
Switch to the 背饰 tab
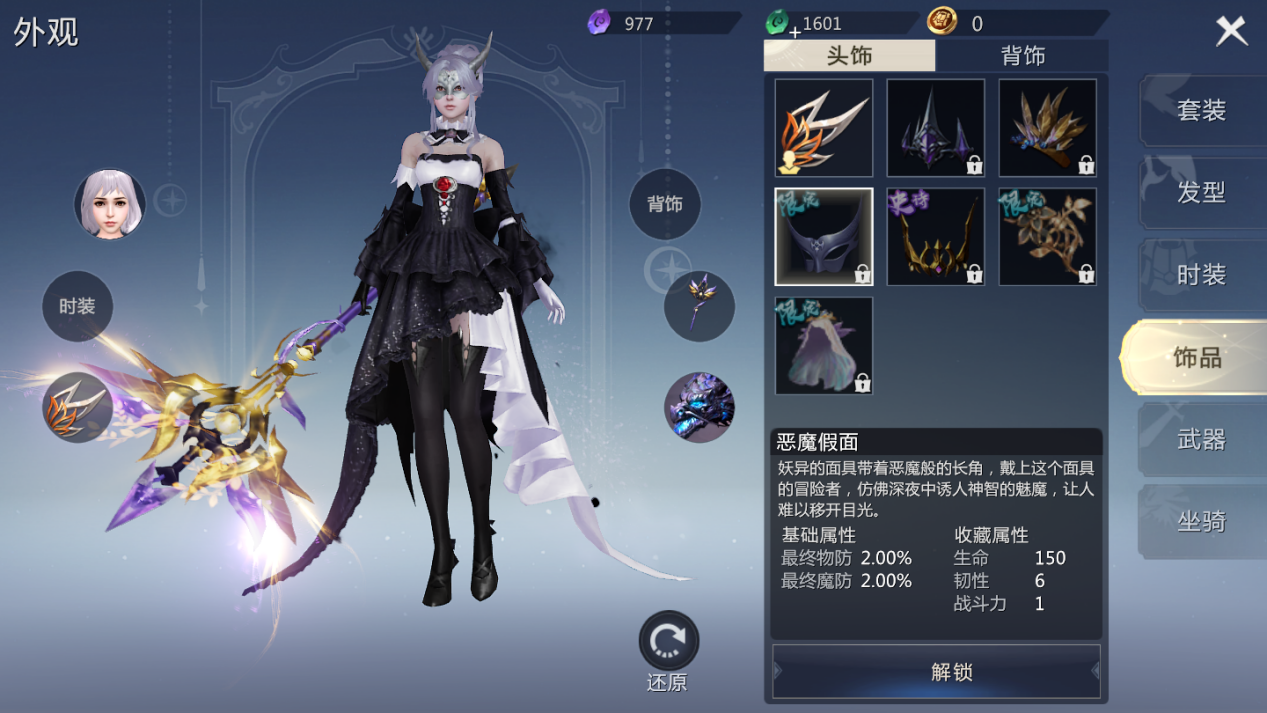pos(1022,56)
